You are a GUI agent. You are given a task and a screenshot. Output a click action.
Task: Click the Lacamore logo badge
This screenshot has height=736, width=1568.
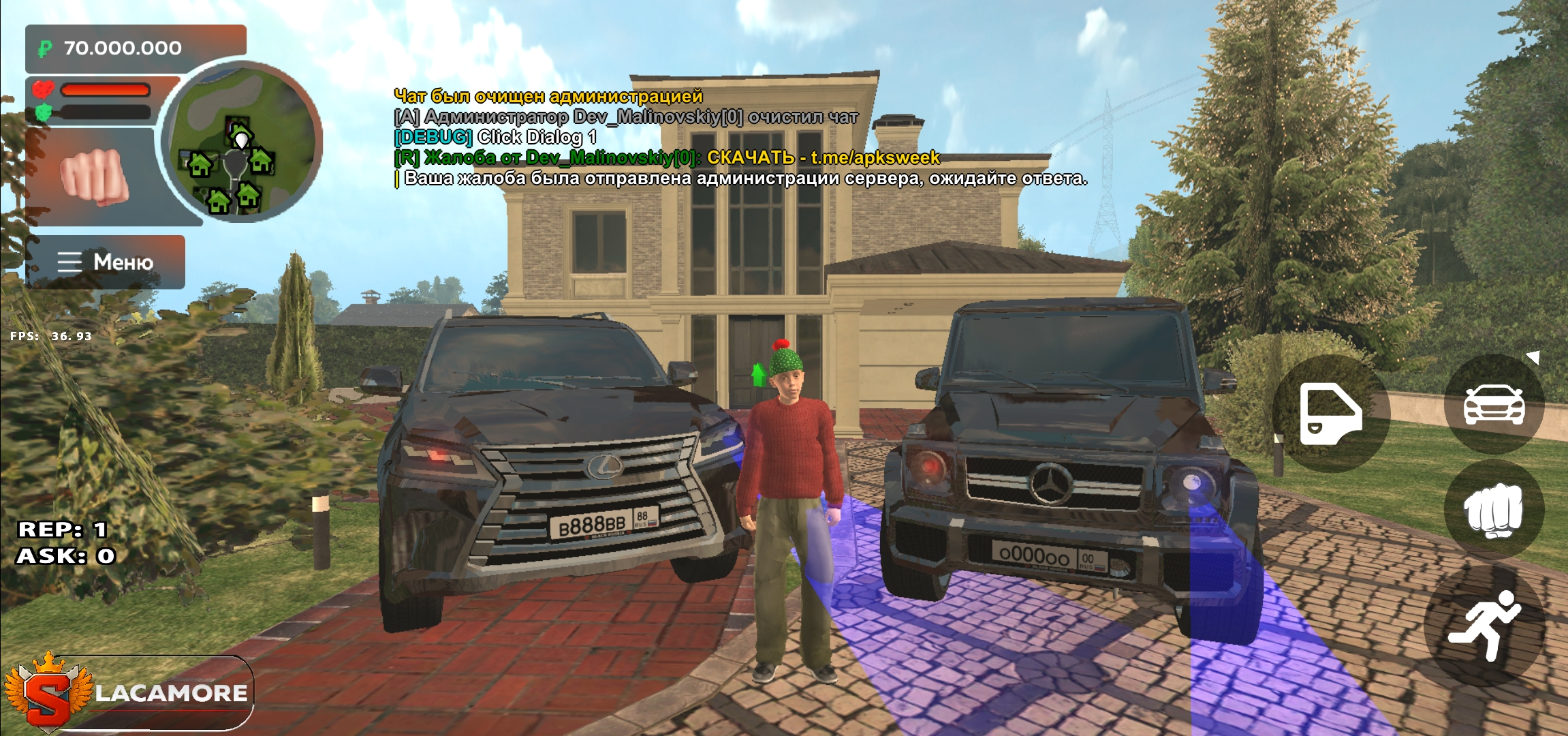point(129,693)
